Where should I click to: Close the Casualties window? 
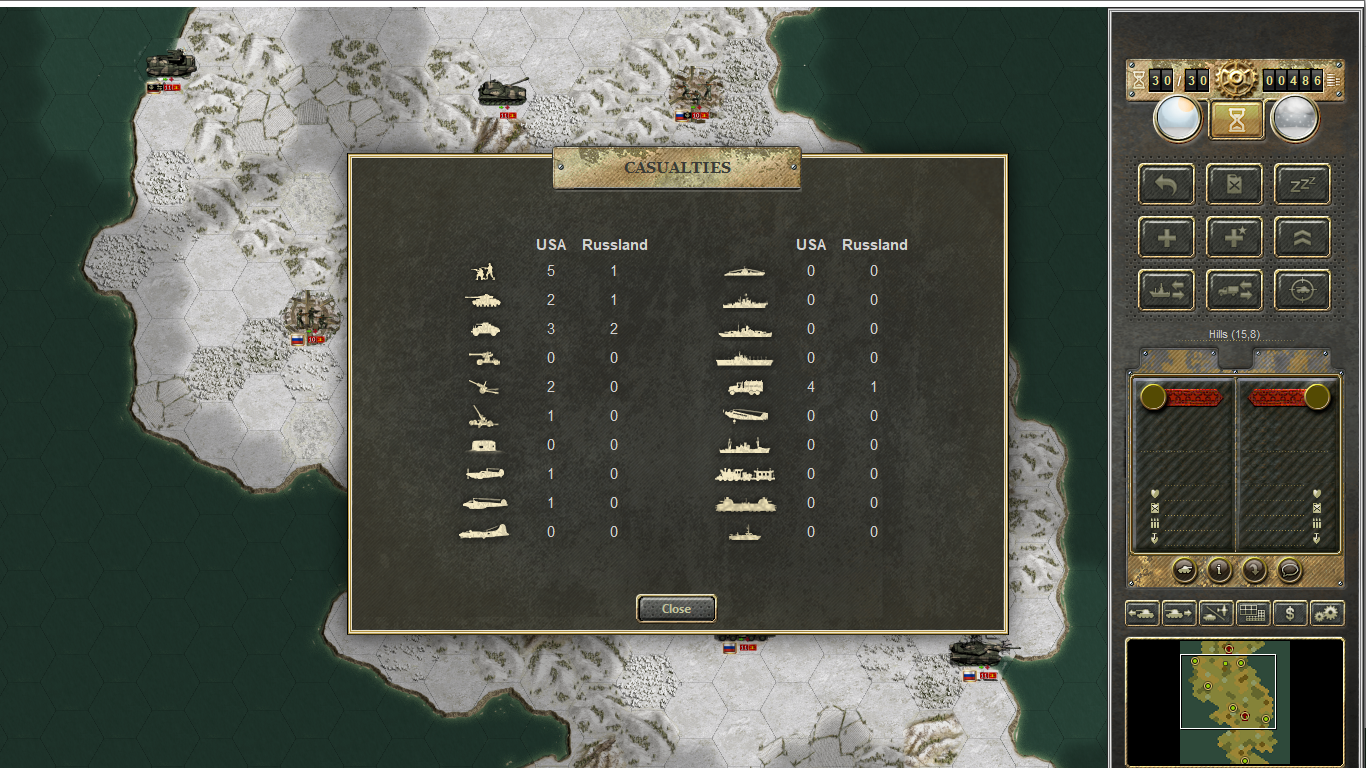(x=676, y=608)
